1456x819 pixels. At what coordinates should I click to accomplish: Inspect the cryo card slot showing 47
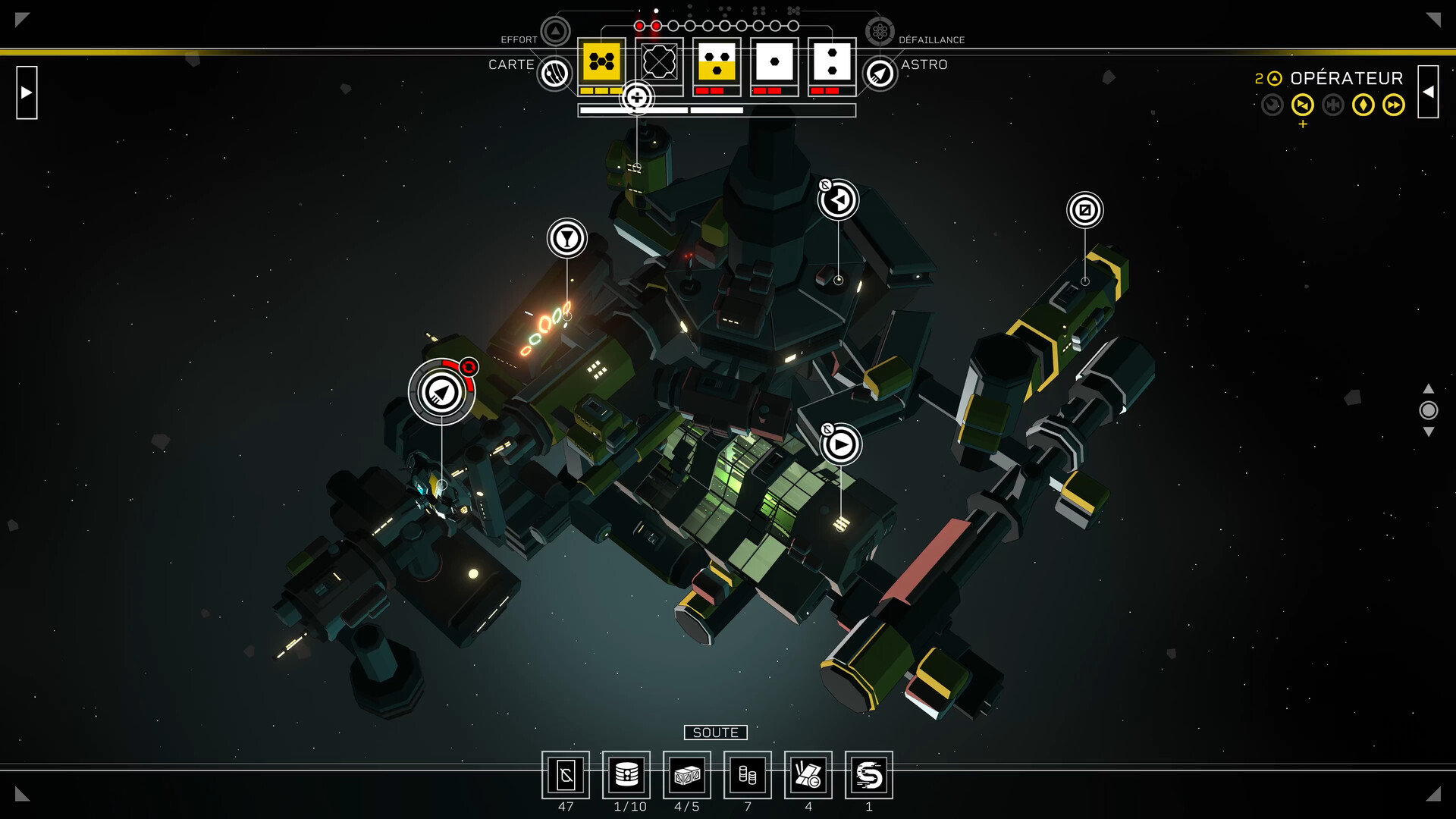[x=566, y=775]
